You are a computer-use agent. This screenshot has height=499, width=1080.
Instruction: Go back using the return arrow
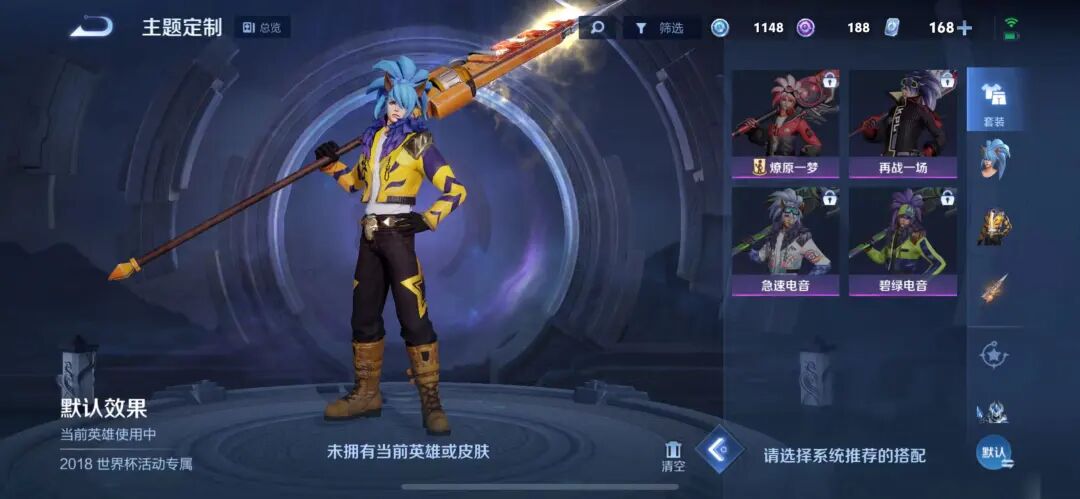91,27
